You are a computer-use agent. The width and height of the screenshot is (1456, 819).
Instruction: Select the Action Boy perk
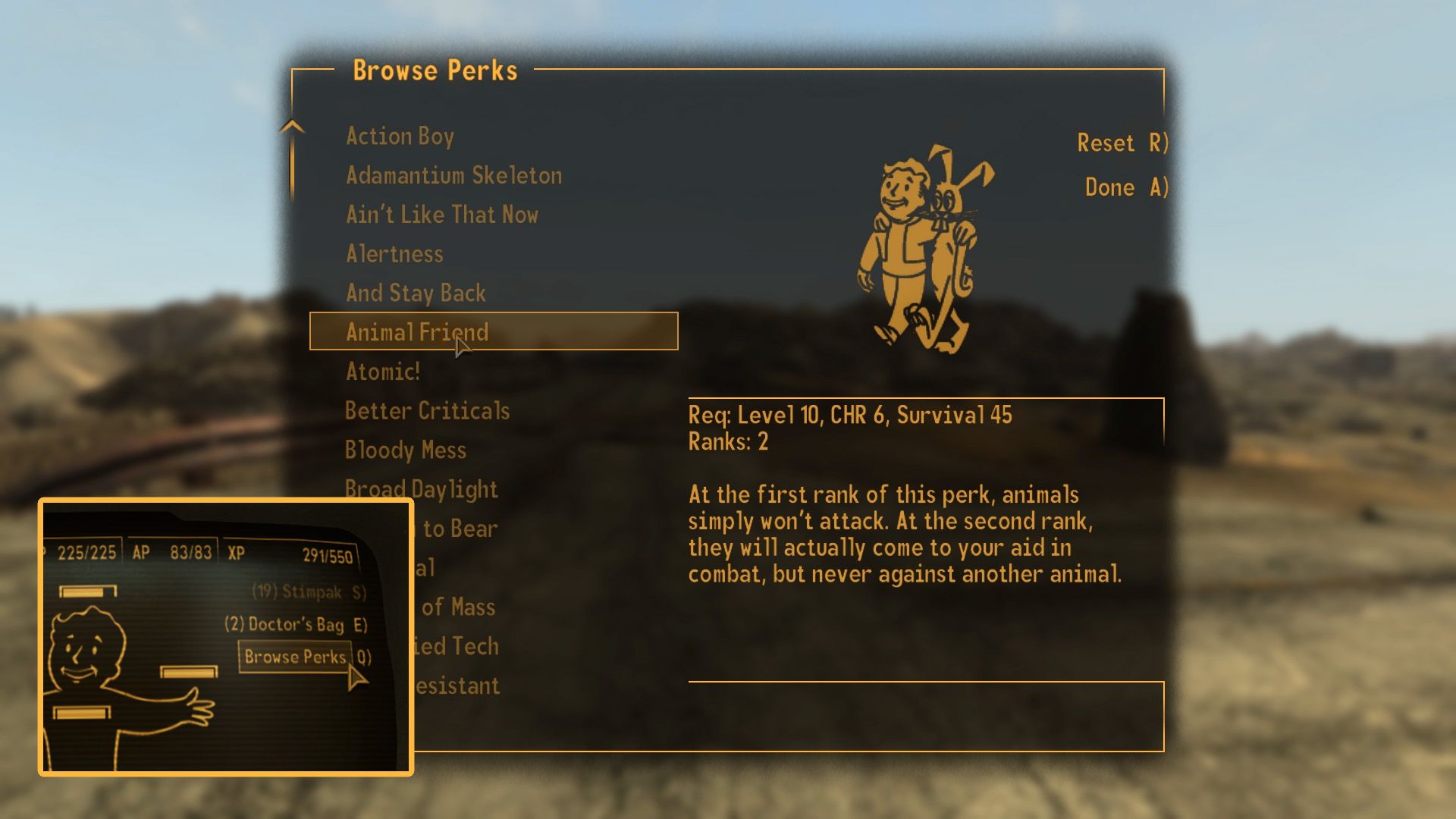400,136
